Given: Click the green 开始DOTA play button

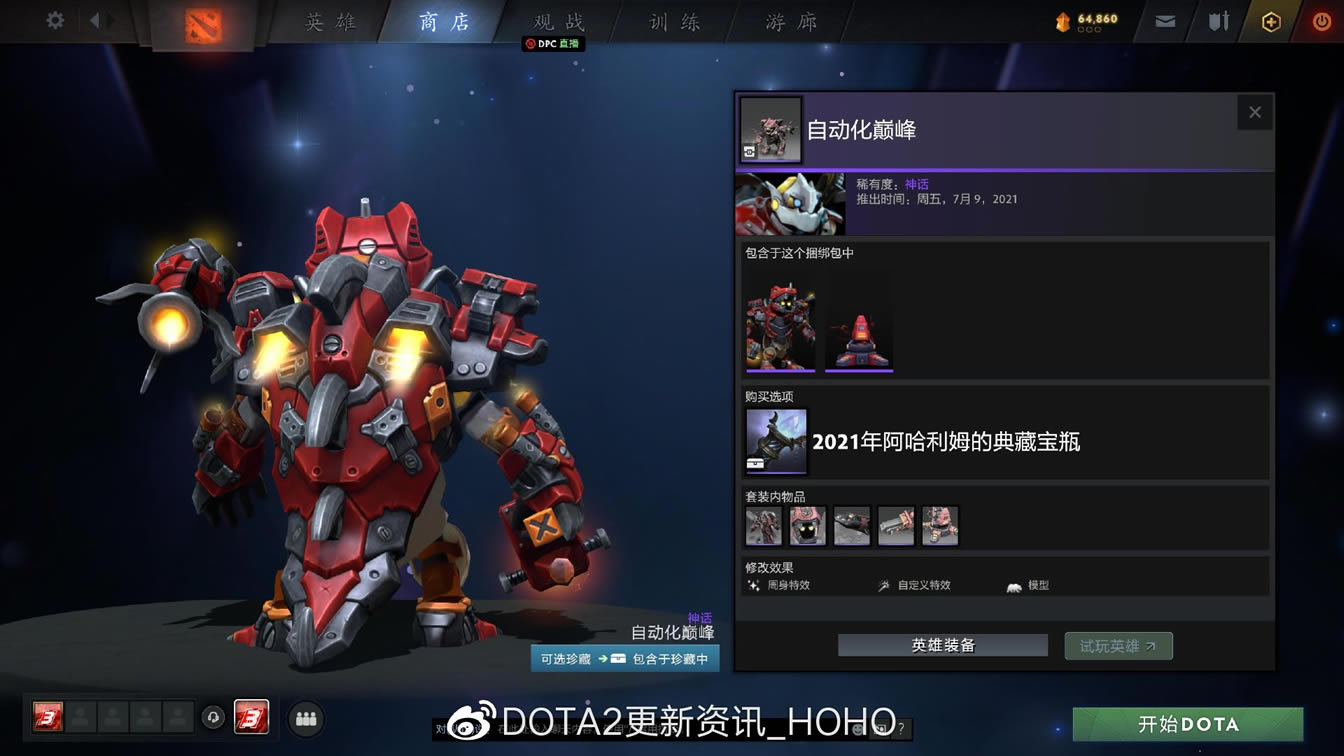Looking at the screenshot, I should 1187,723.
